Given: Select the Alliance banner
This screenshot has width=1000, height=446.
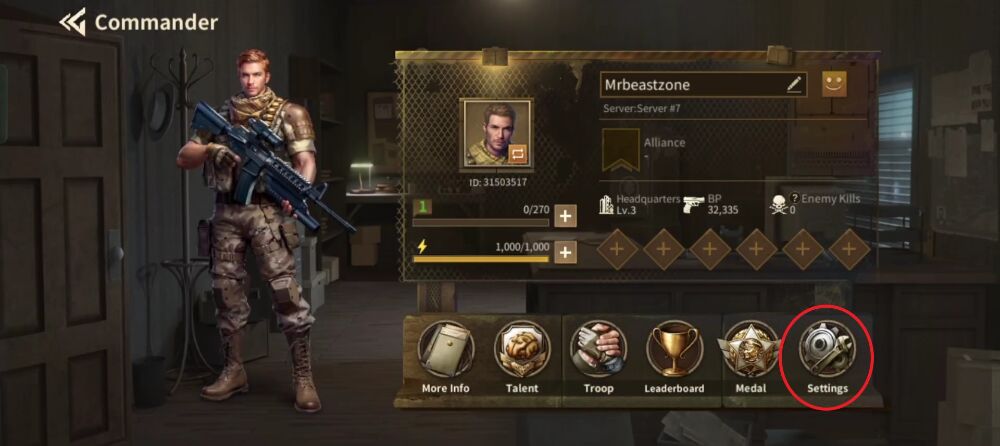Looking at the screenshot, I should 620,150.
